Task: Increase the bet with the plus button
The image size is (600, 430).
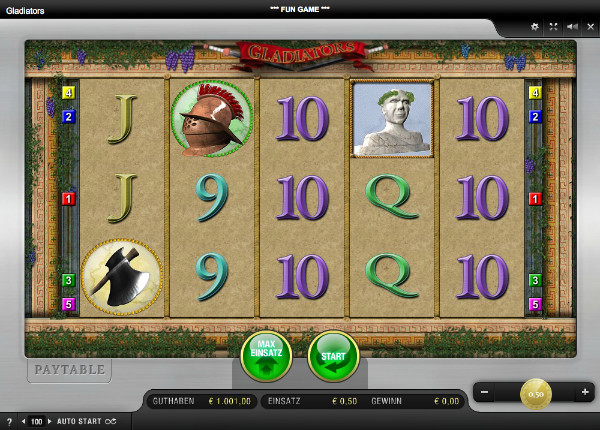Action: coord(585,392)
